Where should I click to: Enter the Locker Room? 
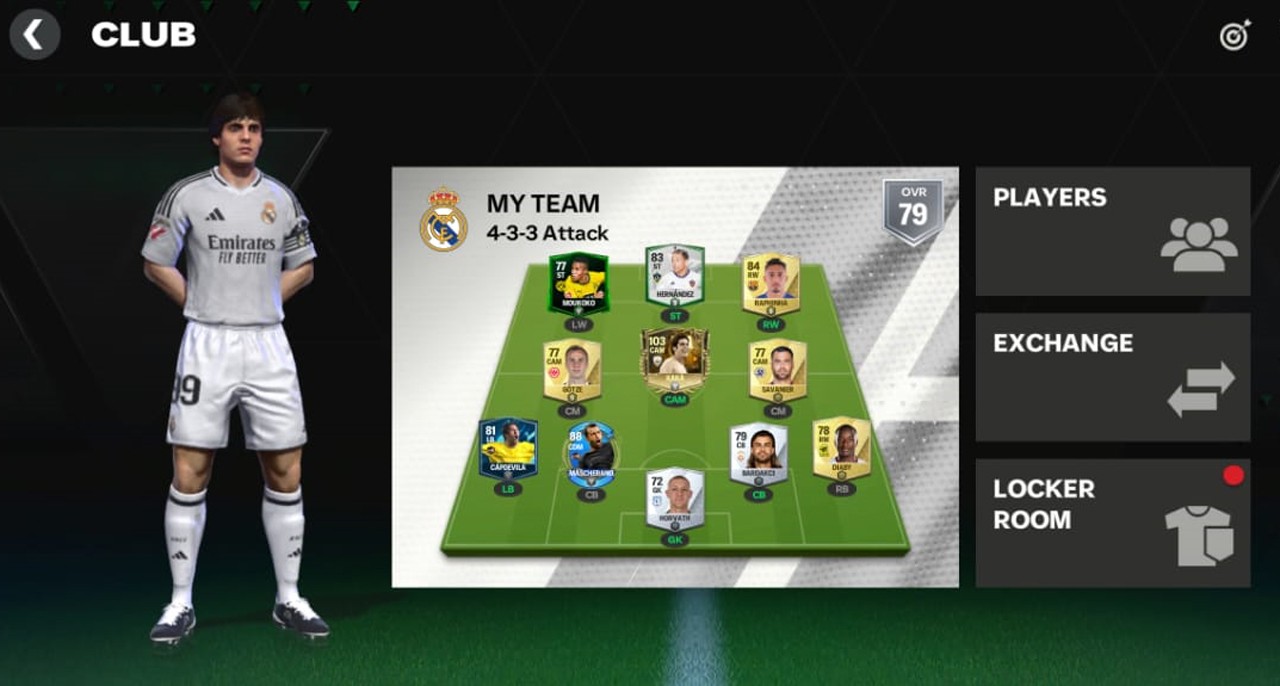pos(1112,523)
